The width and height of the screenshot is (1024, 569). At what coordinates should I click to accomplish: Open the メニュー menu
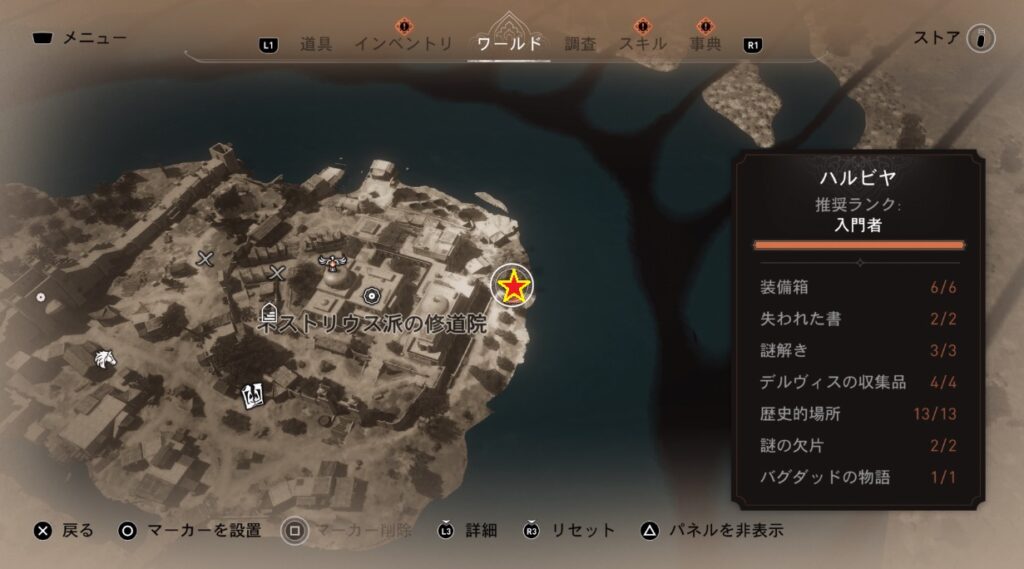(x=80, y=39)
